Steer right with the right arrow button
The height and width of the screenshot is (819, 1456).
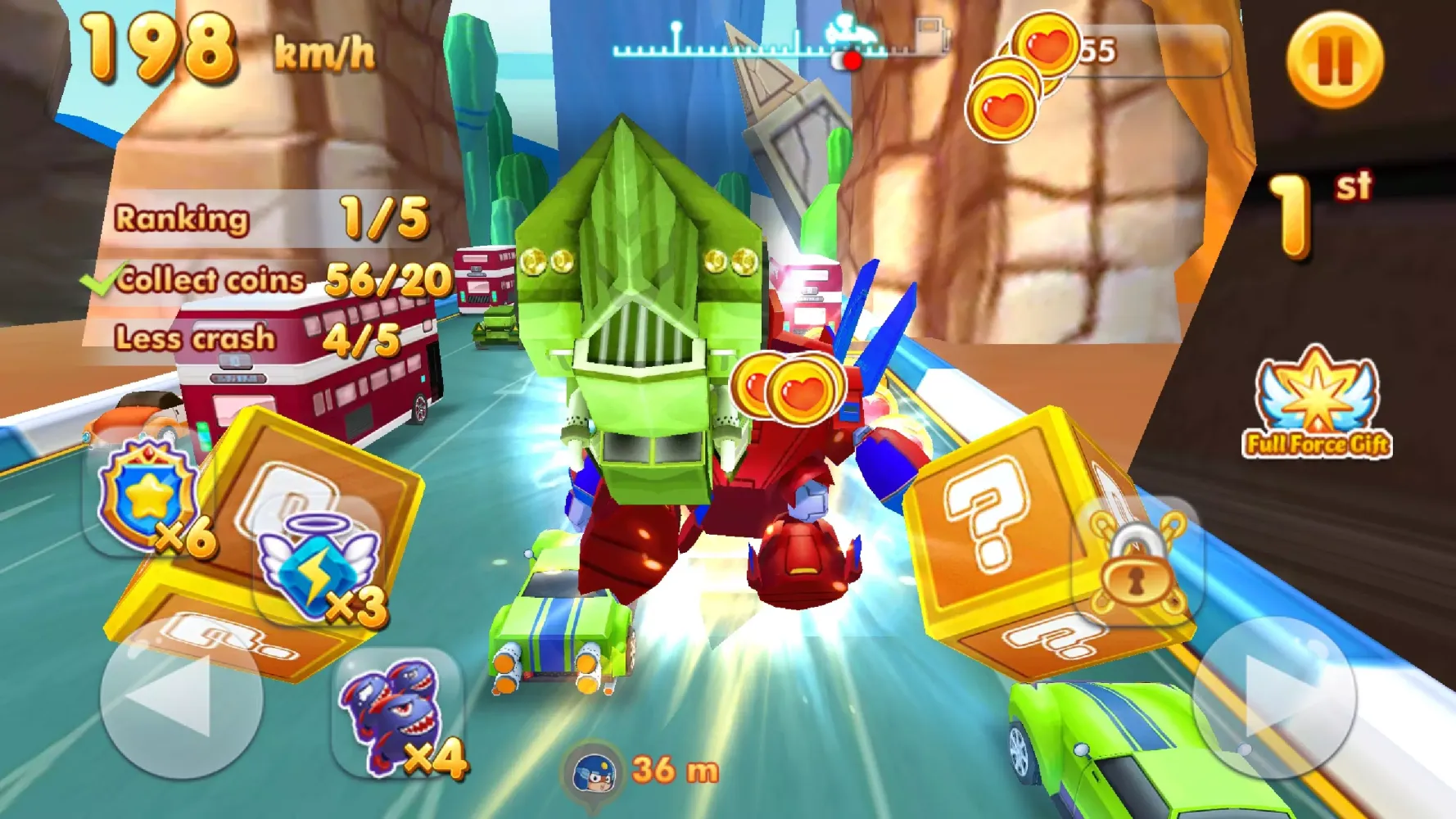tap(1273, 697)
